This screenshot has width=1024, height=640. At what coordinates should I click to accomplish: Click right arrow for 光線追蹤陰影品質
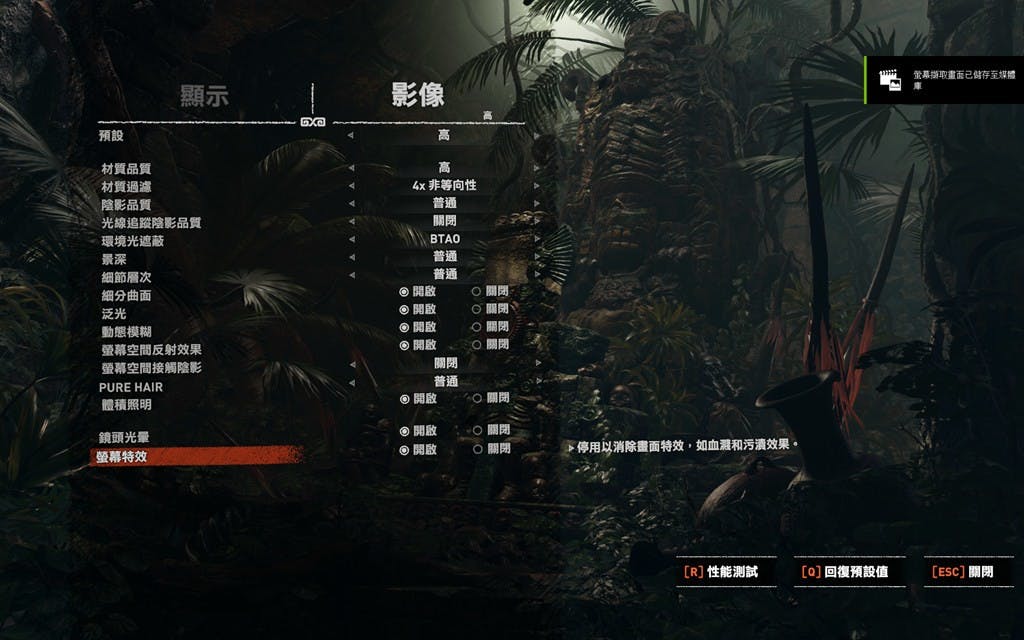(537, 222)
